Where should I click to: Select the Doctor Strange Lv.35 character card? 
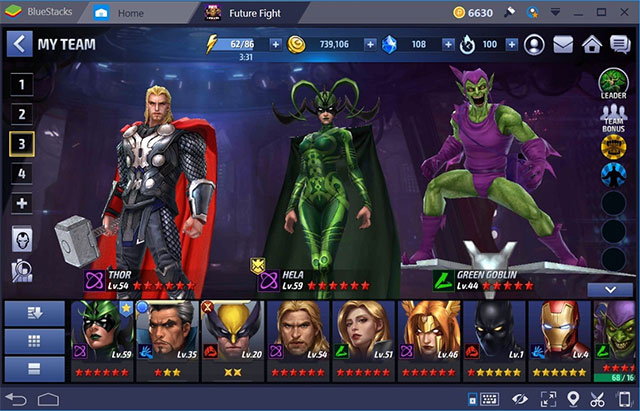[166, 340]
